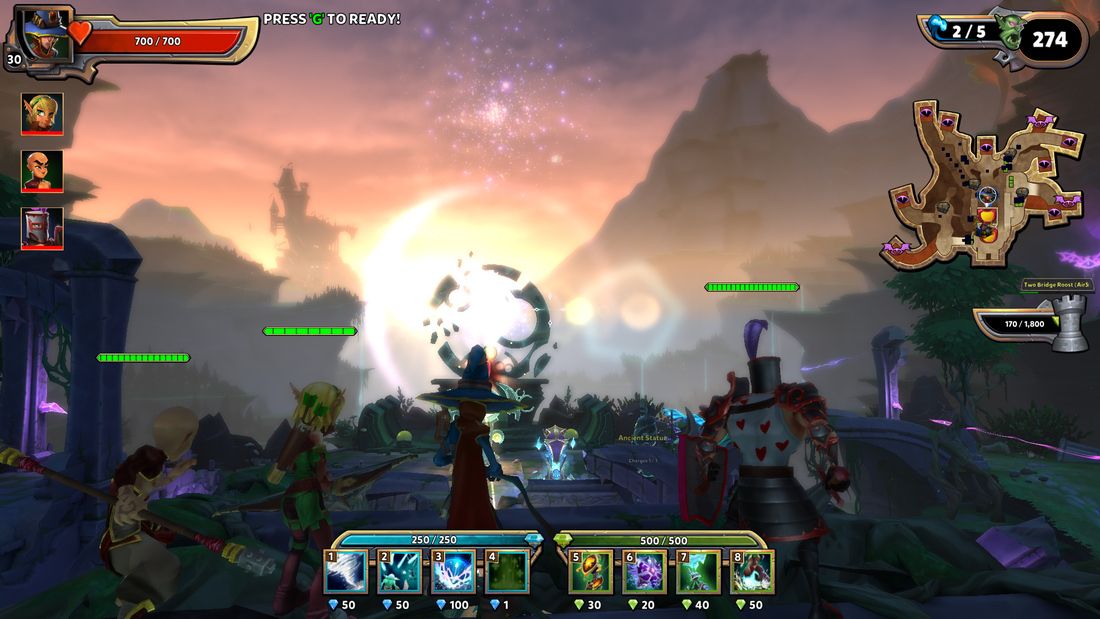Use the goblin ability in slot 2
This screenshot has height=619, width=1100.
(x=399, y=573)
